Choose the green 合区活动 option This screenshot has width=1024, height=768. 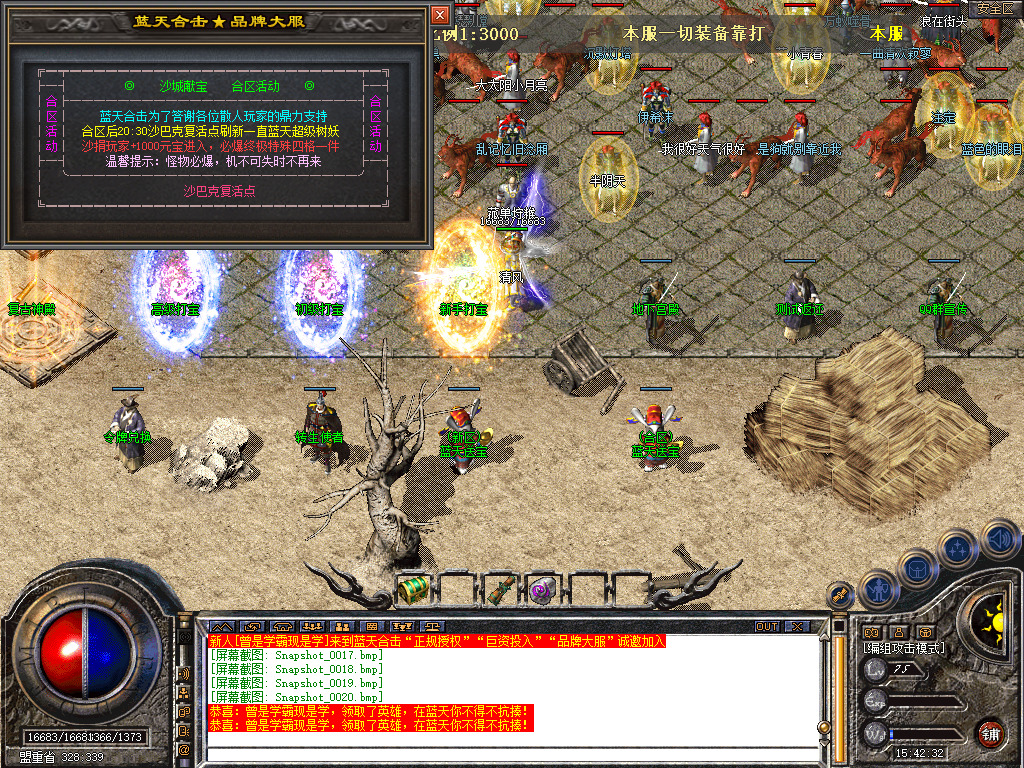255,87
